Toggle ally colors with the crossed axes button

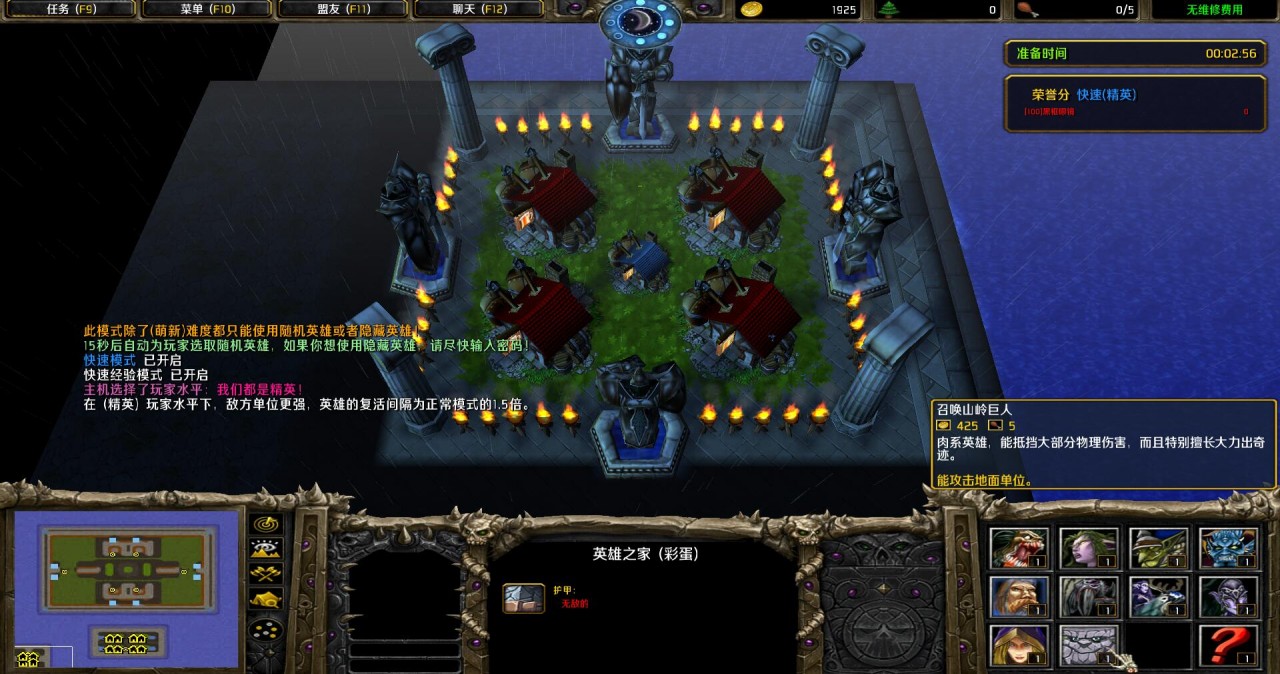pyautogui.click(x=266, y=574)
